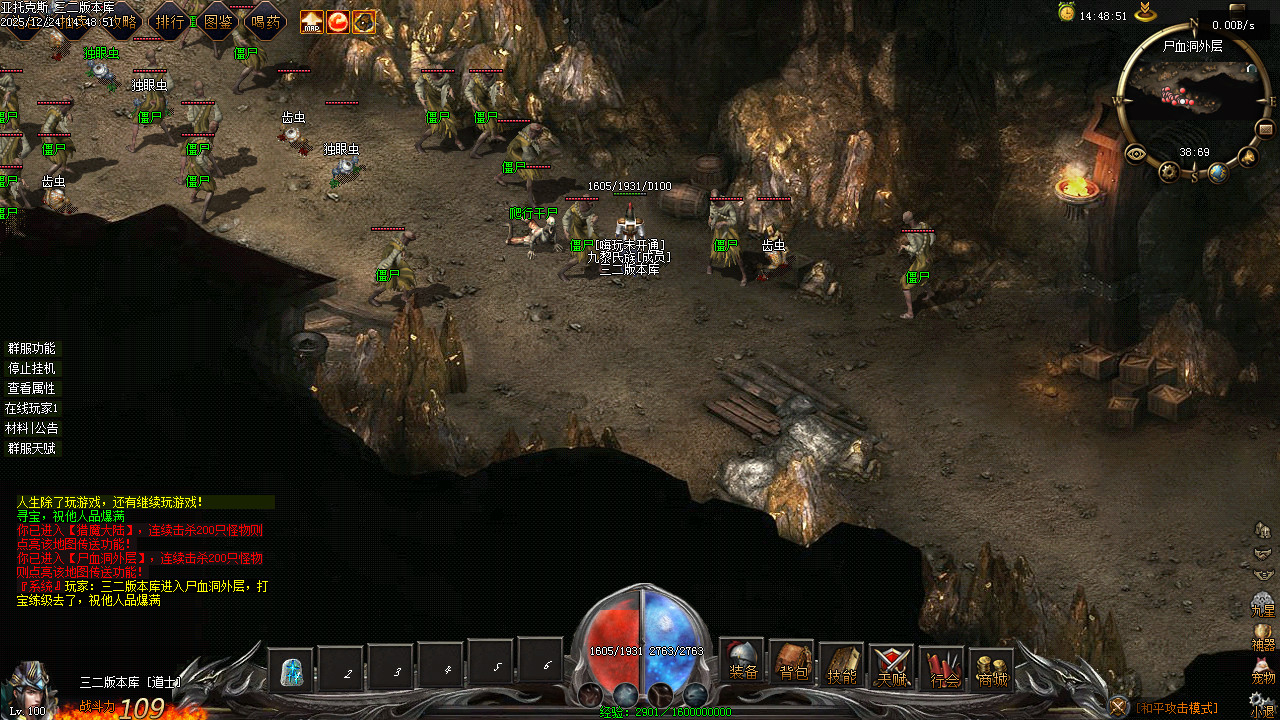Image resolution: width=1280 pixels, height=720 pixels.
Task: Open settings via the minimap gear icon
Action: [1169, 172]
